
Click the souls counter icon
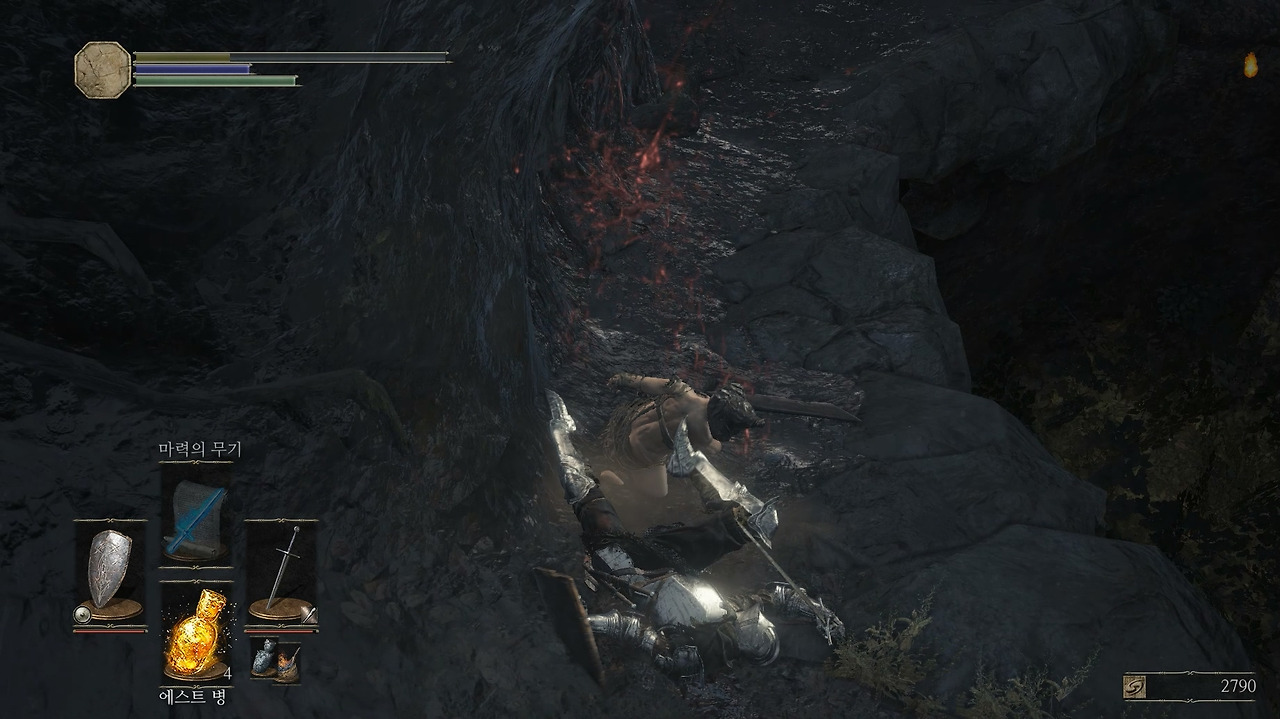click(x=1137, y=686)
